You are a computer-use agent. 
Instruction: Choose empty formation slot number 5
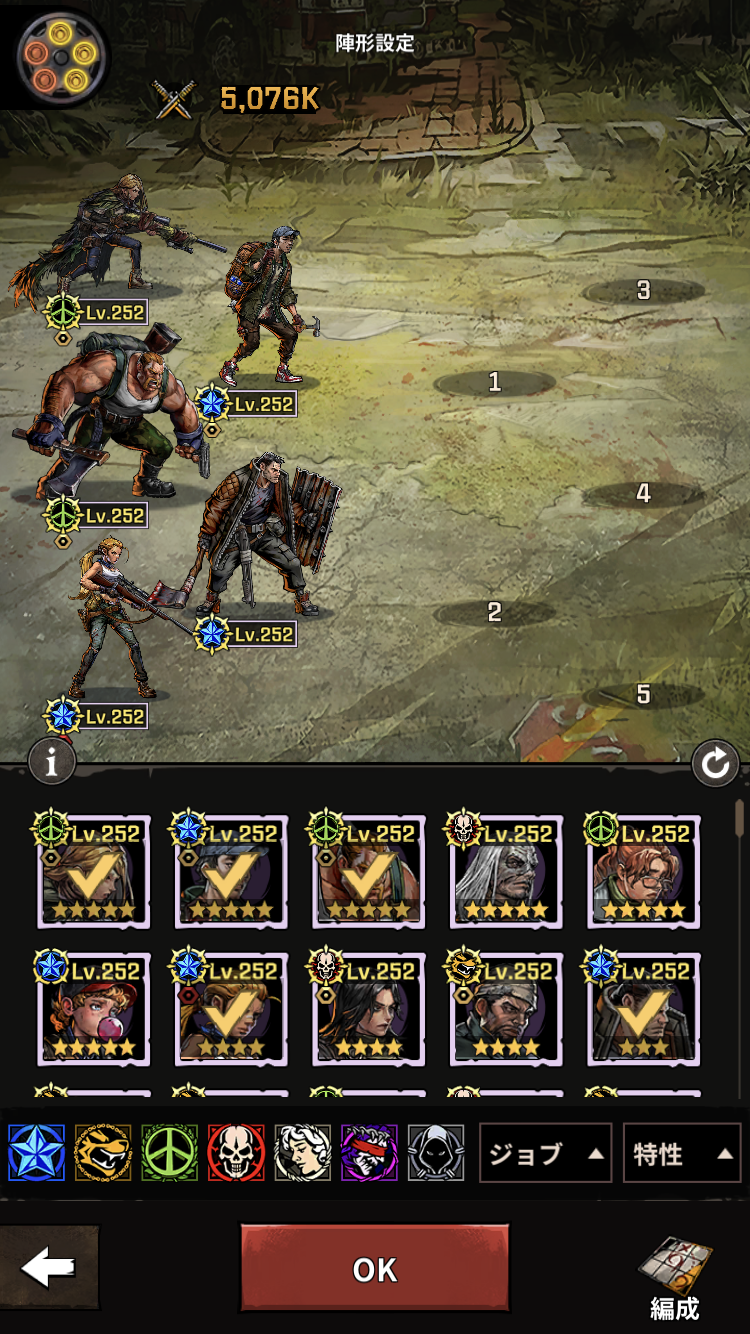pyautogui.click(x=643, y=694)
